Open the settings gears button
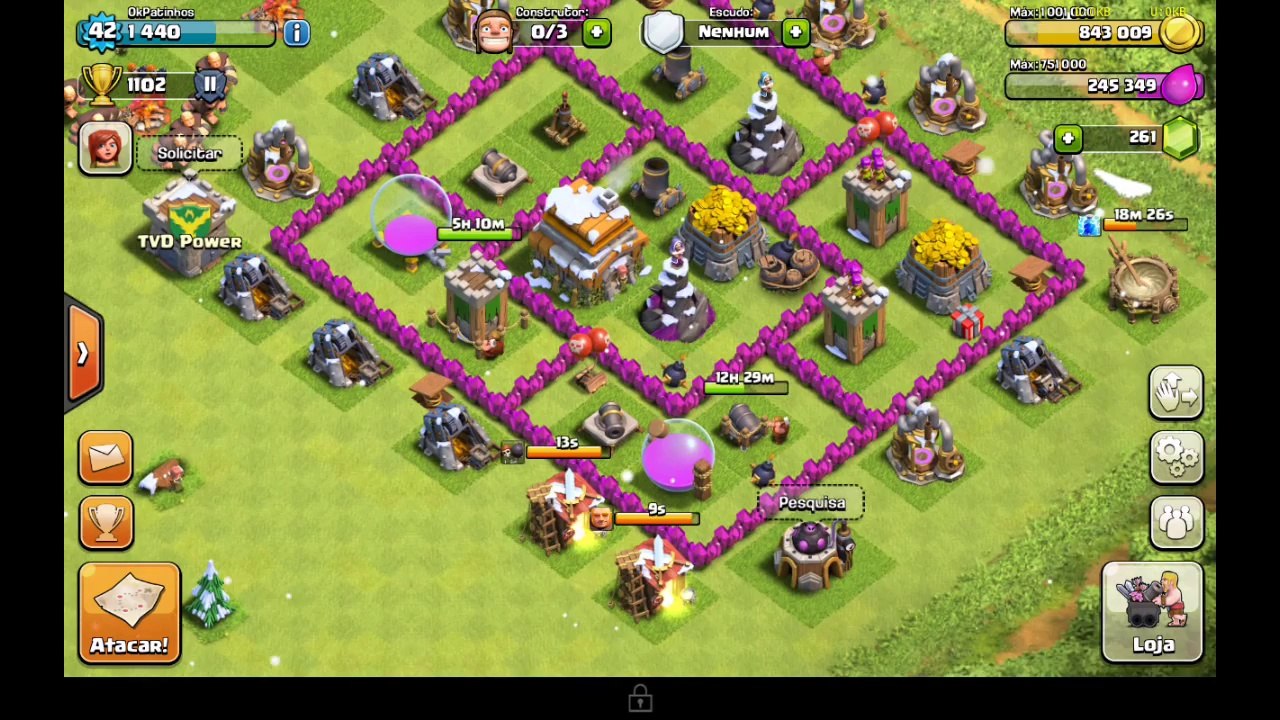 [1176, 457]
